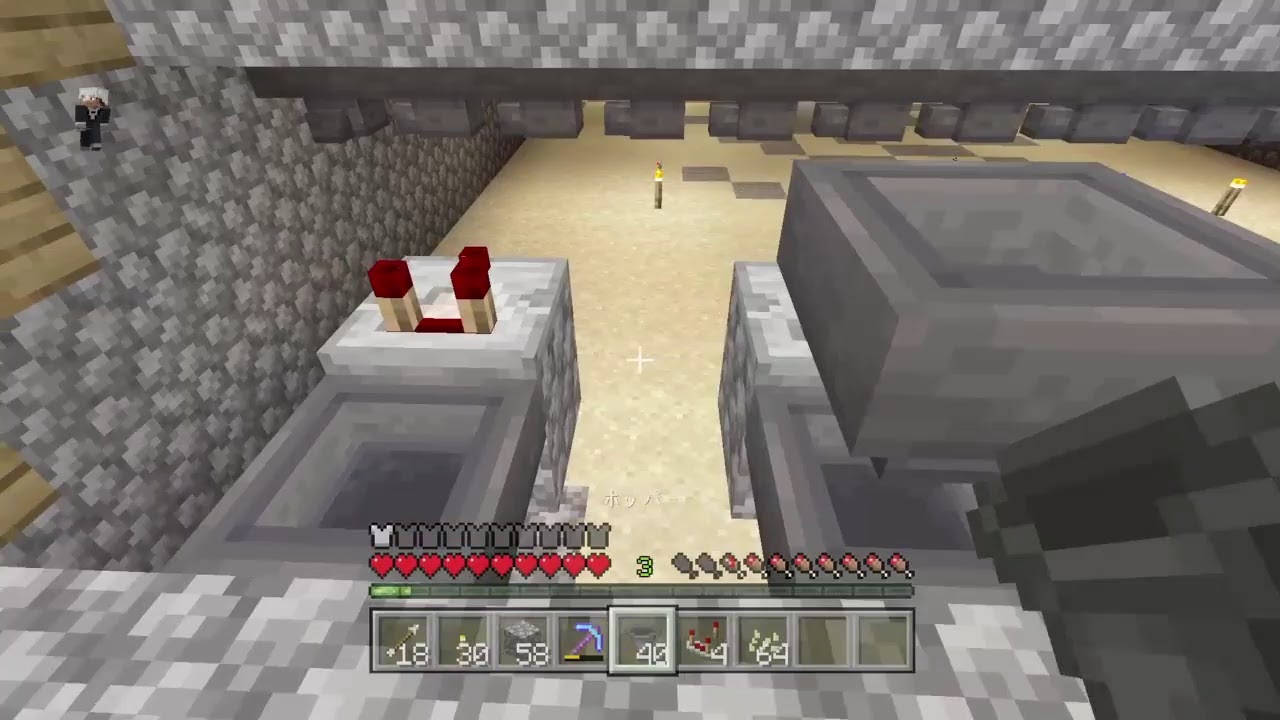Click the last empty hotbar slot

click(882, 645)
